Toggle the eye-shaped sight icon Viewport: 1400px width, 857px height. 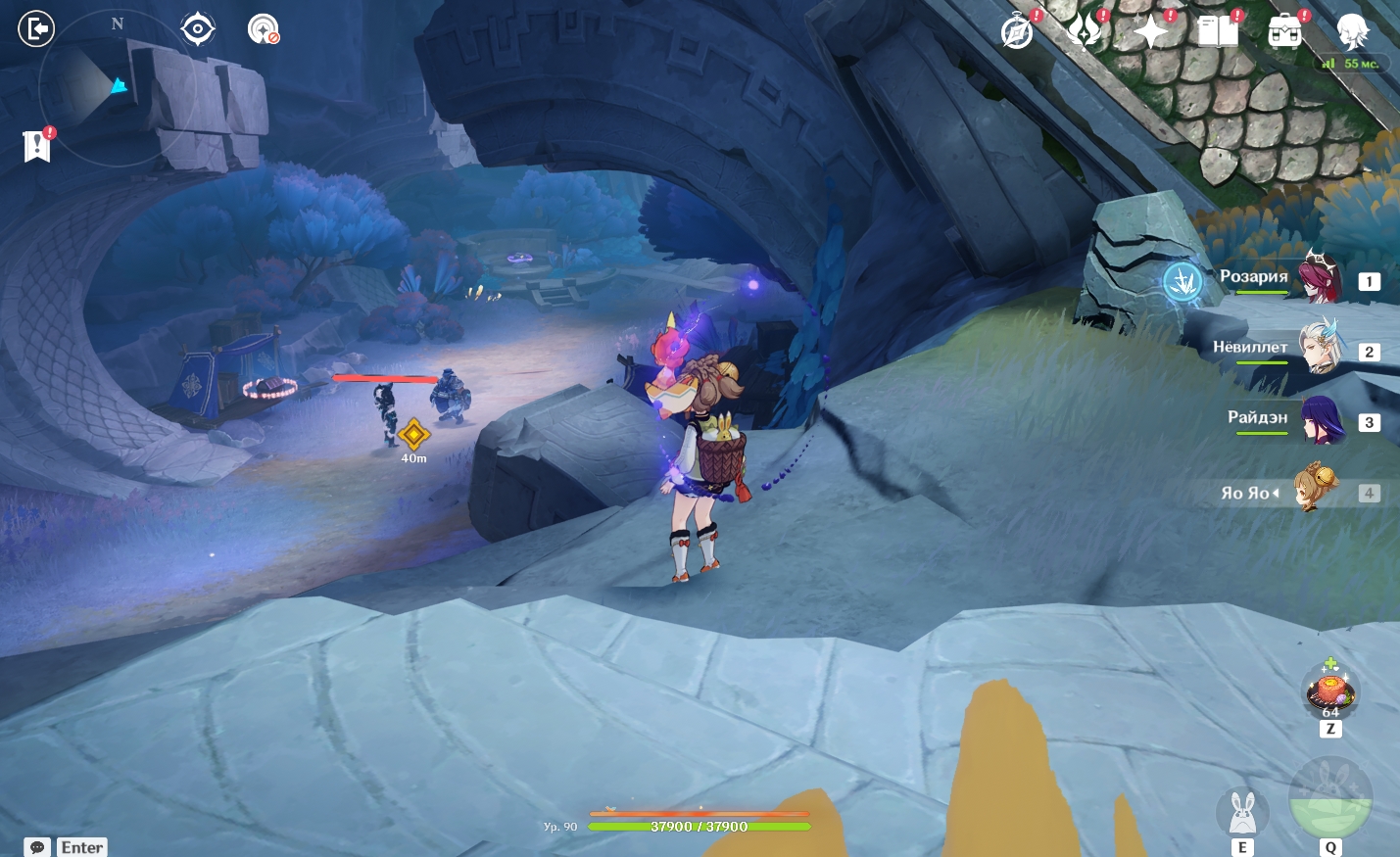point(198,29)
